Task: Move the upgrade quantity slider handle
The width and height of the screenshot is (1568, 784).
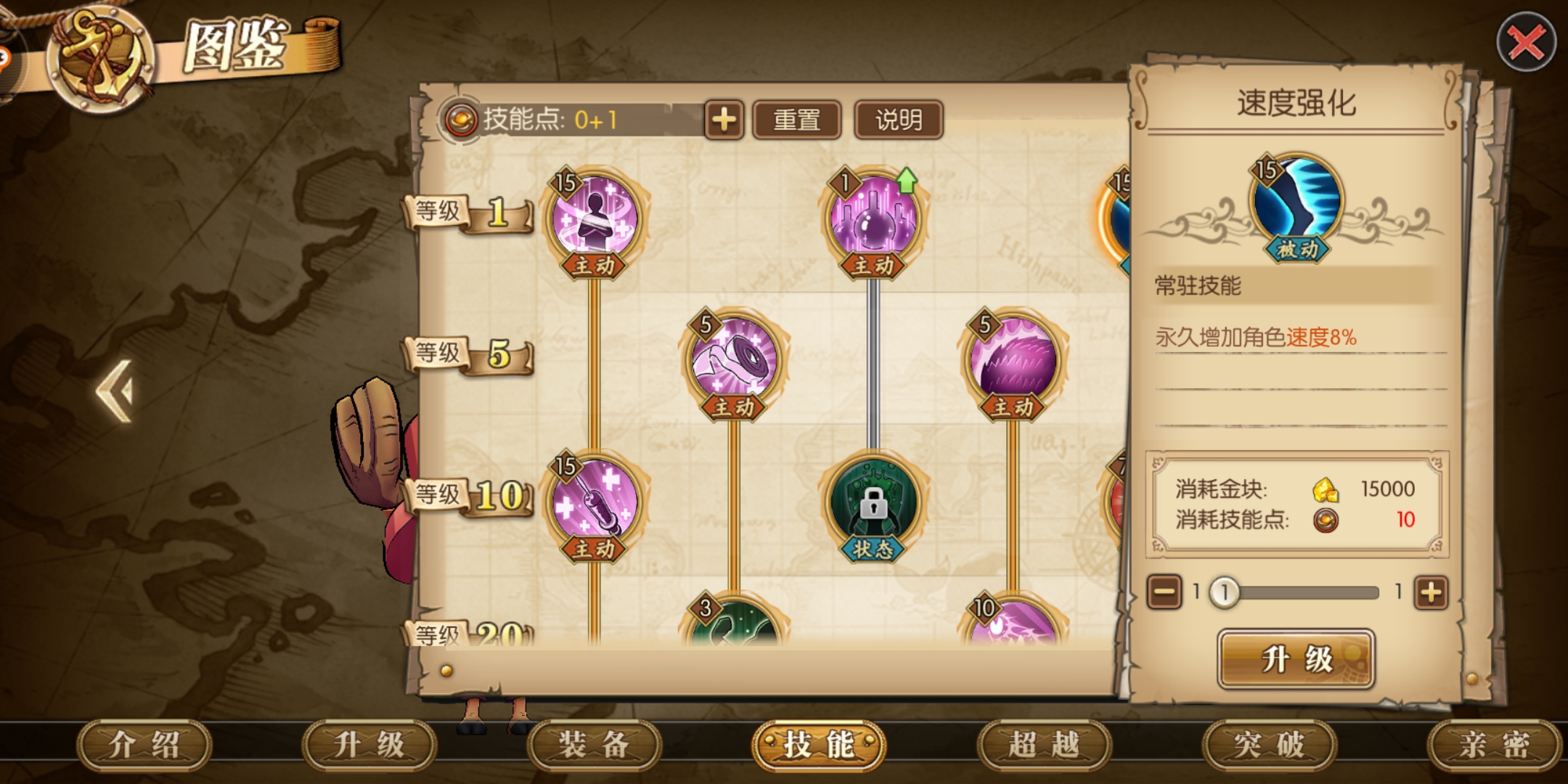Action: click(1225, 593)
